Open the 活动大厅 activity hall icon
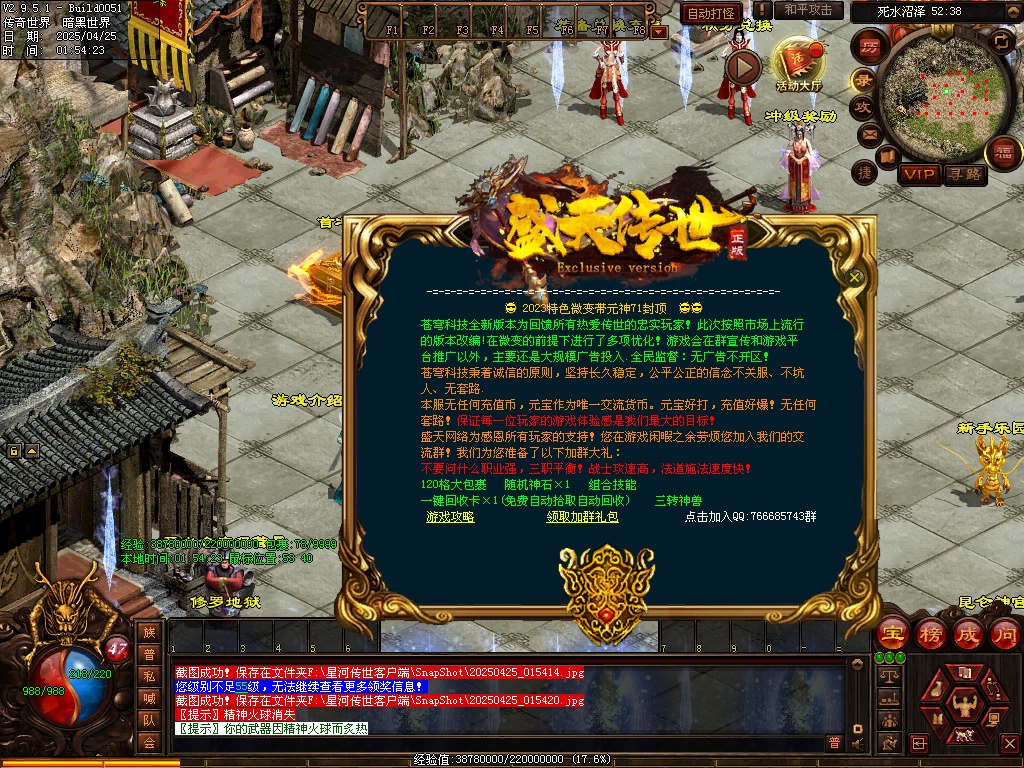Image resolution: width=1024 pixels, height=768 pixels. [798, 62]
